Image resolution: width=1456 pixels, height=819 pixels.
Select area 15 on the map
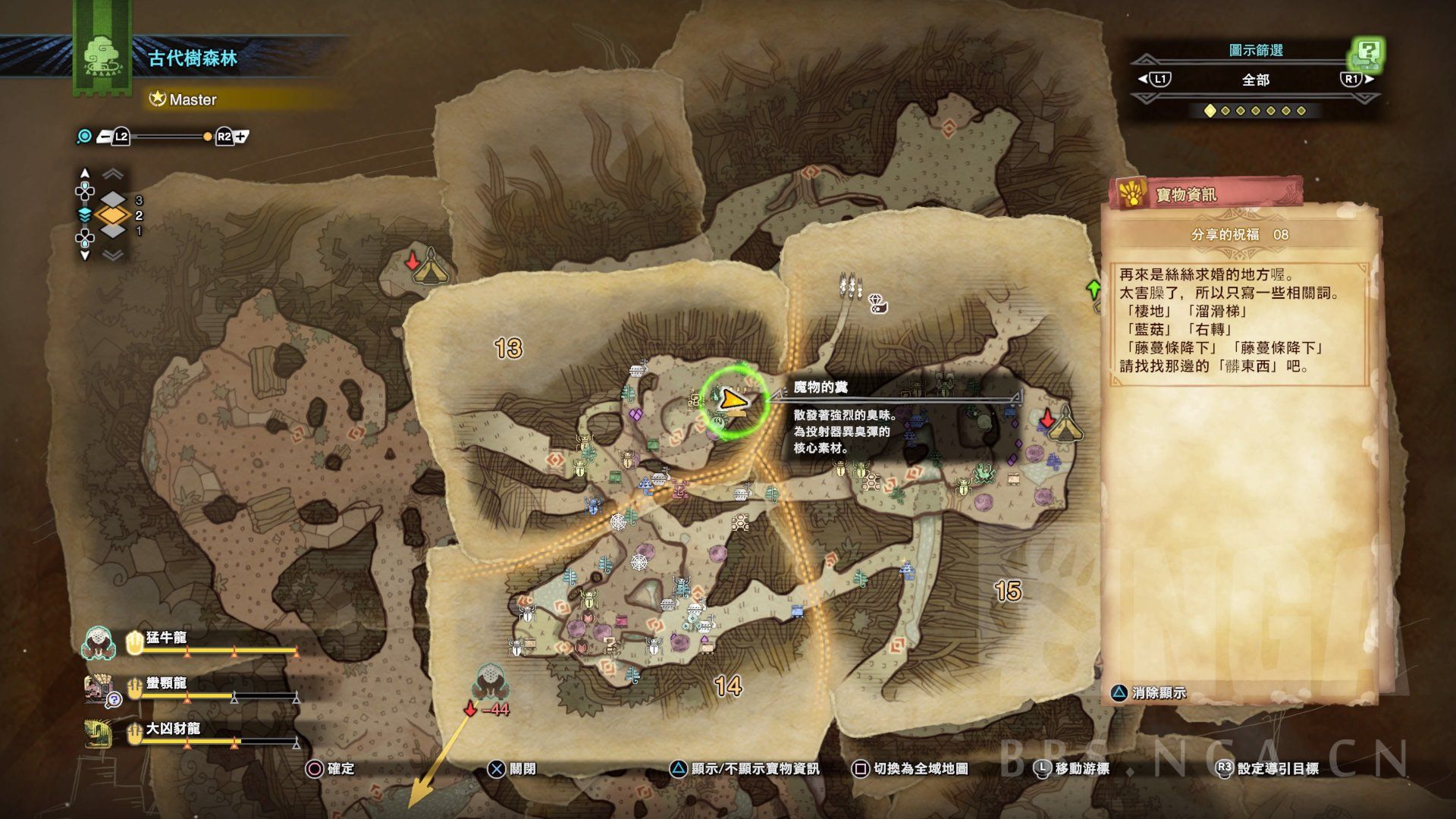1008,591
